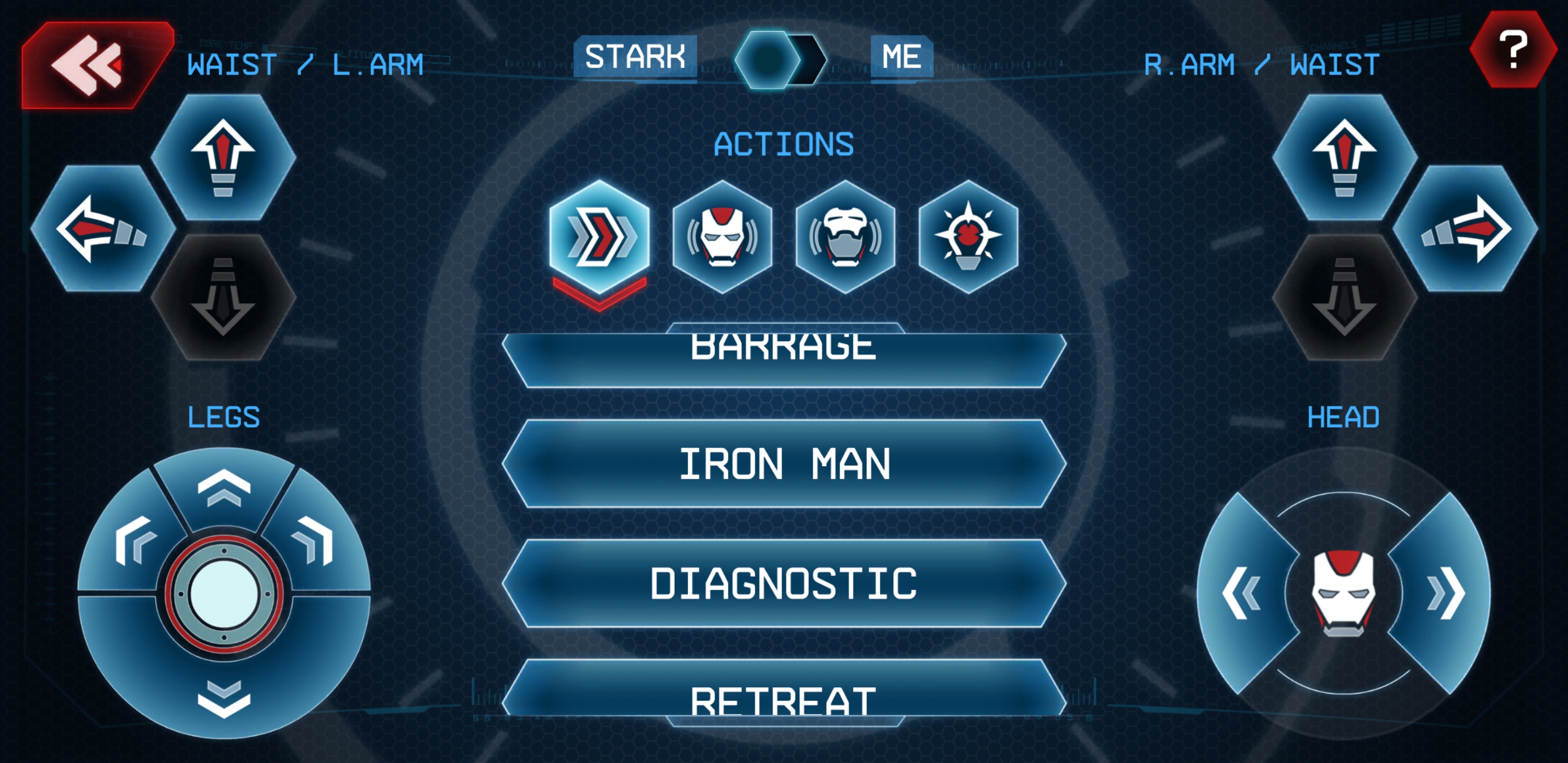Move the legs forward with the up chevron
The image size is (1568, 763).
coord(224,487)
